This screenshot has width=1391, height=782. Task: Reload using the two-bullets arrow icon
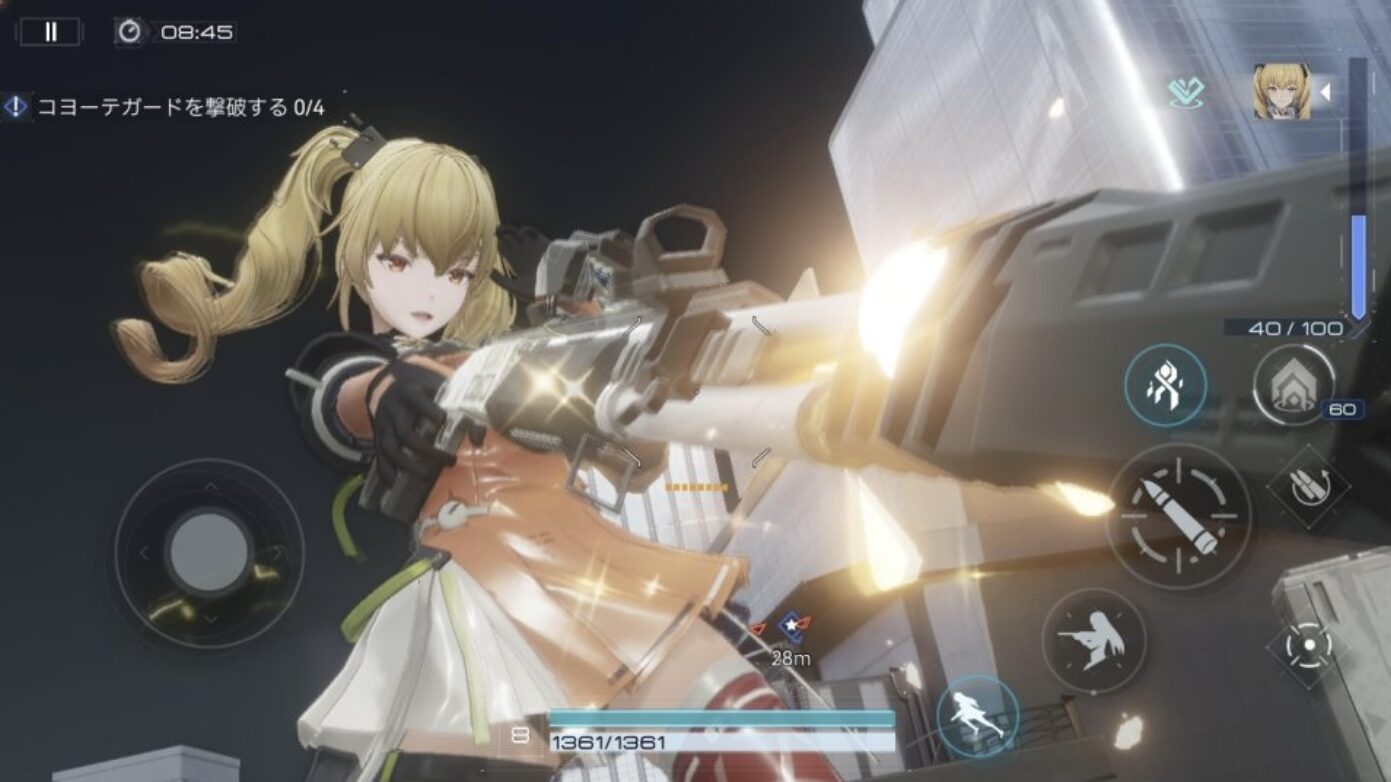point(1304,487)
